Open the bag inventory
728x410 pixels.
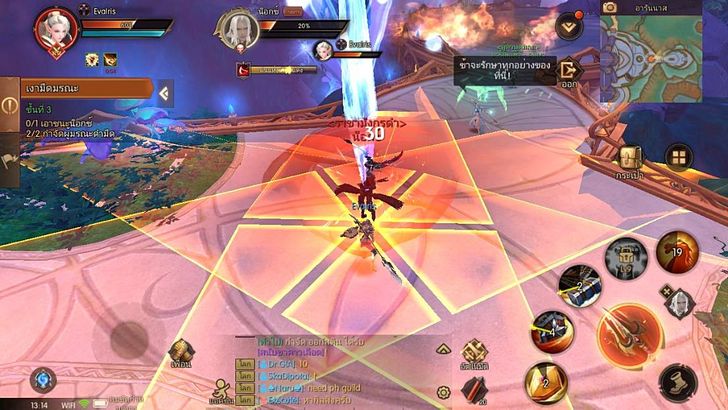click(x=629, y=162)
